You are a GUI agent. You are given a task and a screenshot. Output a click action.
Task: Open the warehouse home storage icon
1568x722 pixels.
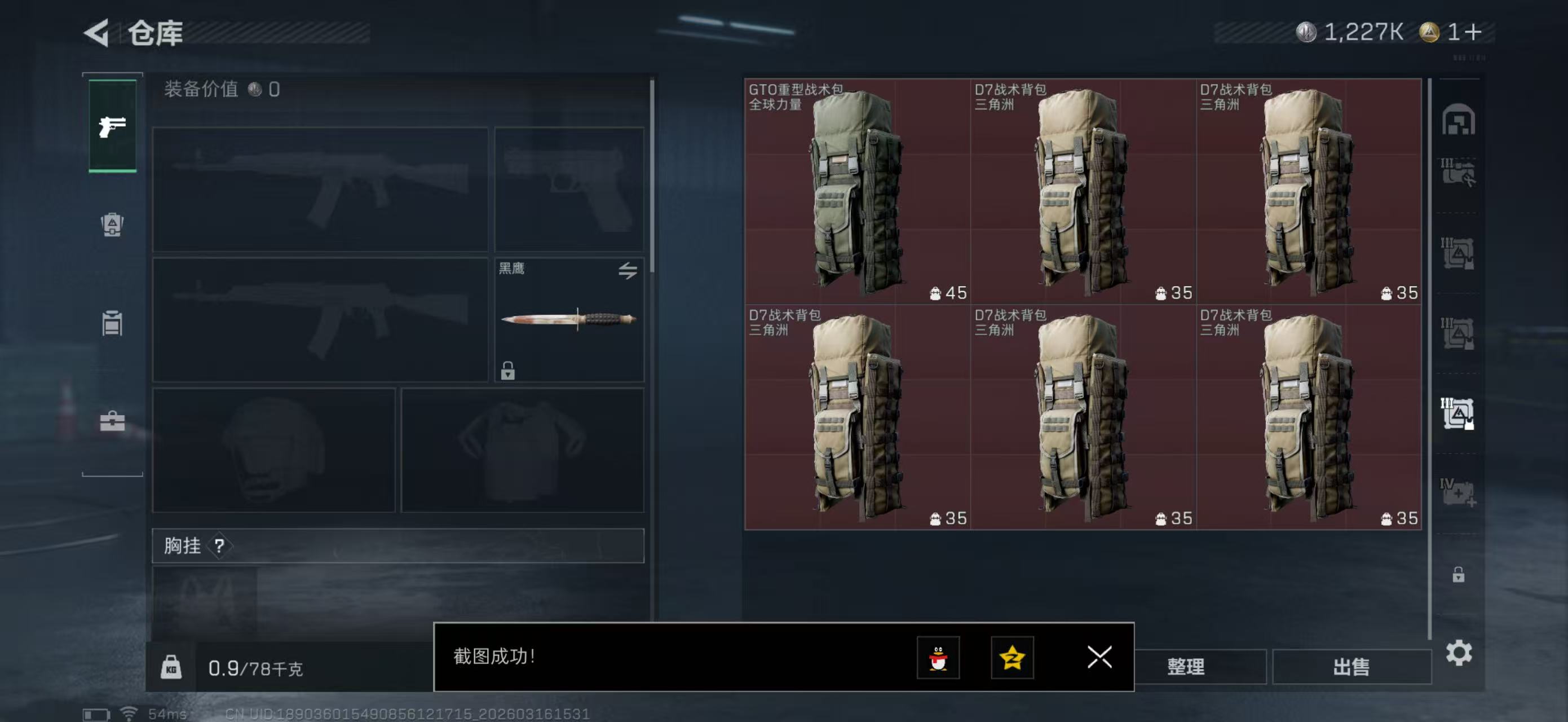click(1458, 118)
